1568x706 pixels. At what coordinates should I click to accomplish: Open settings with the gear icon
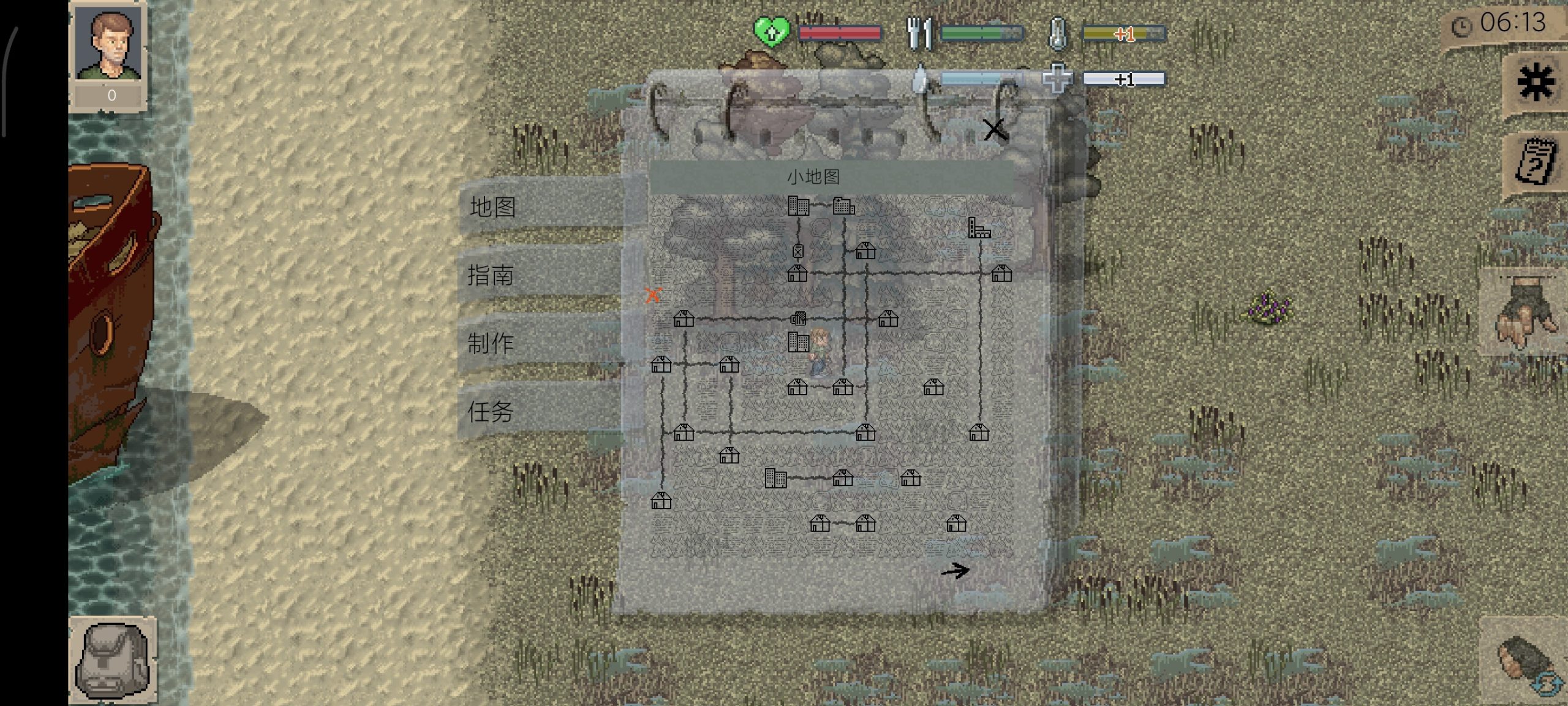click(x=1536, y=82)
